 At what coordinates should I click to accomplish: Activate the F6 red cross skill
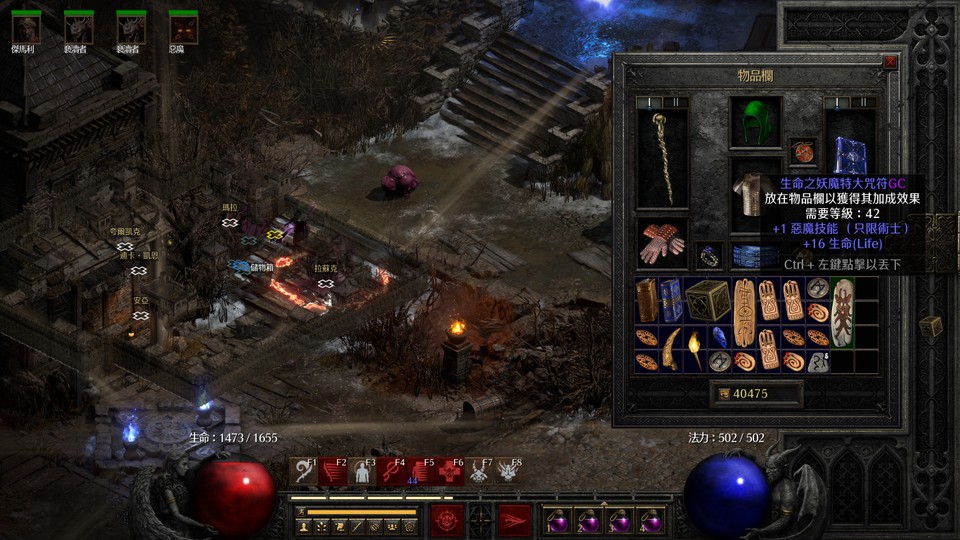449,471
